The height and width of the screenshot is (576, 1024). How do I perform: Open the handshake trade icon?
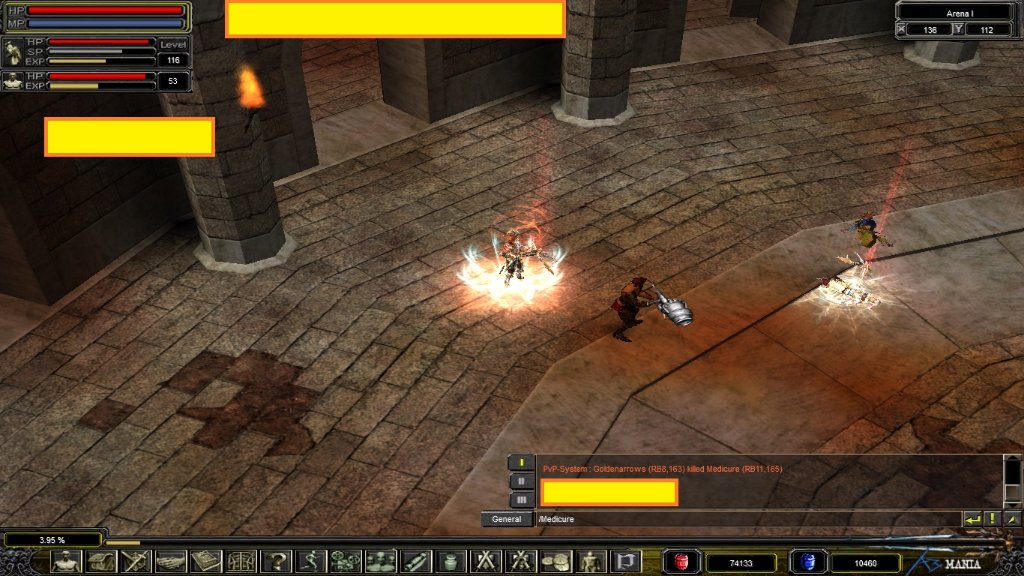tap(171, 561)
